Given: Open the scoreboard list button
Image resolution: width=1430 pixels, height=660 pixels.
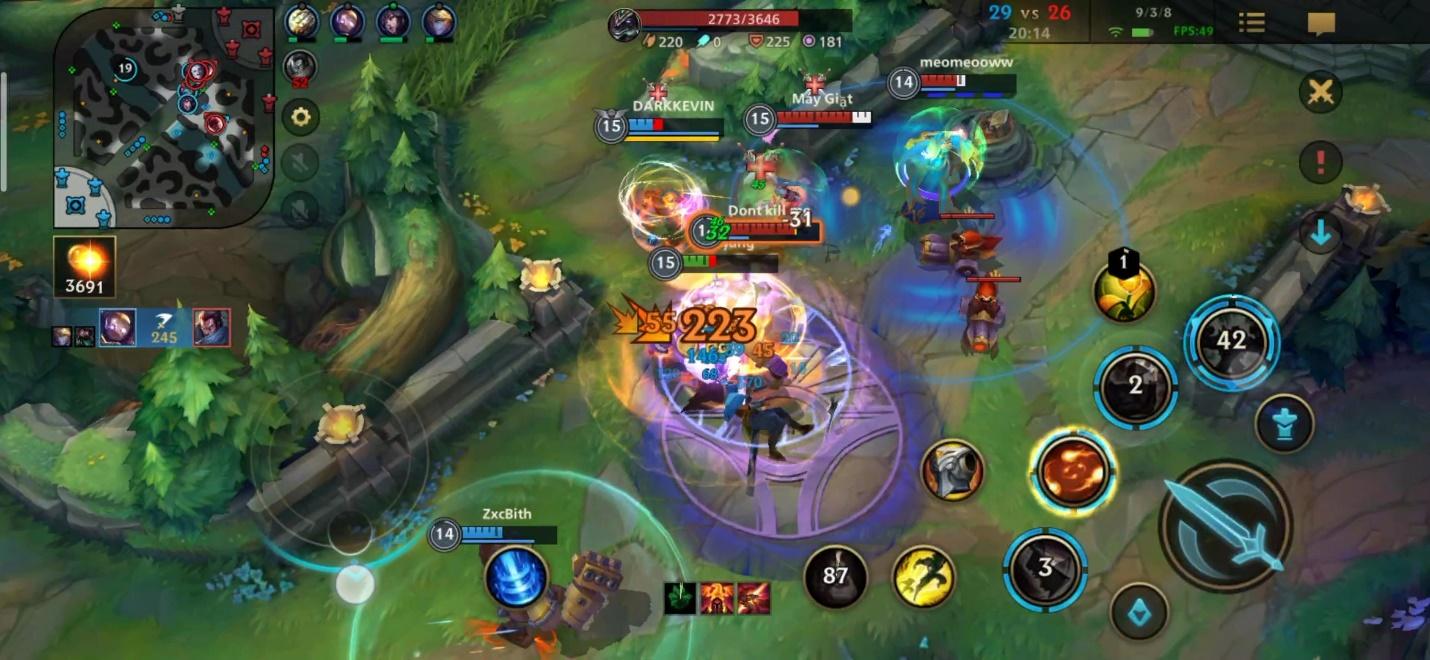Looking at the screenshot, I should tap(1251, 22).
